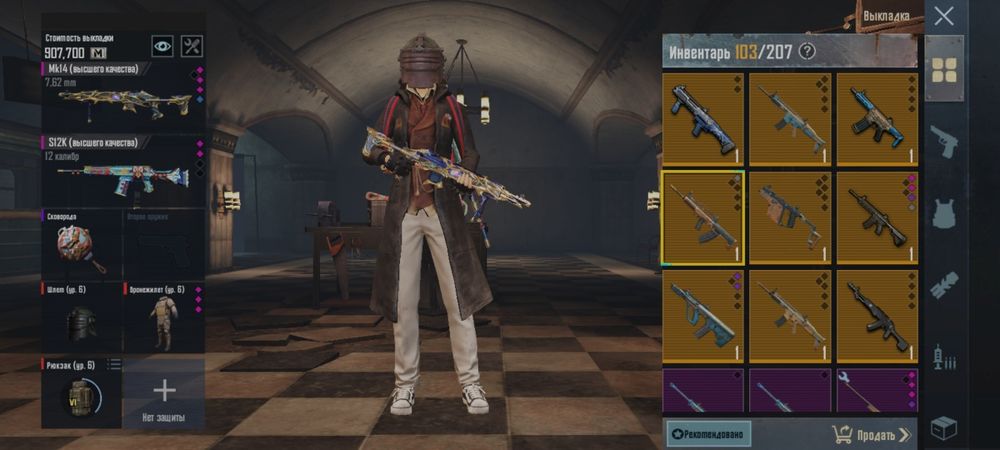The image size is (1000, 450).
Task: Select the level 6 helmet slot
Action: point(81,318)
